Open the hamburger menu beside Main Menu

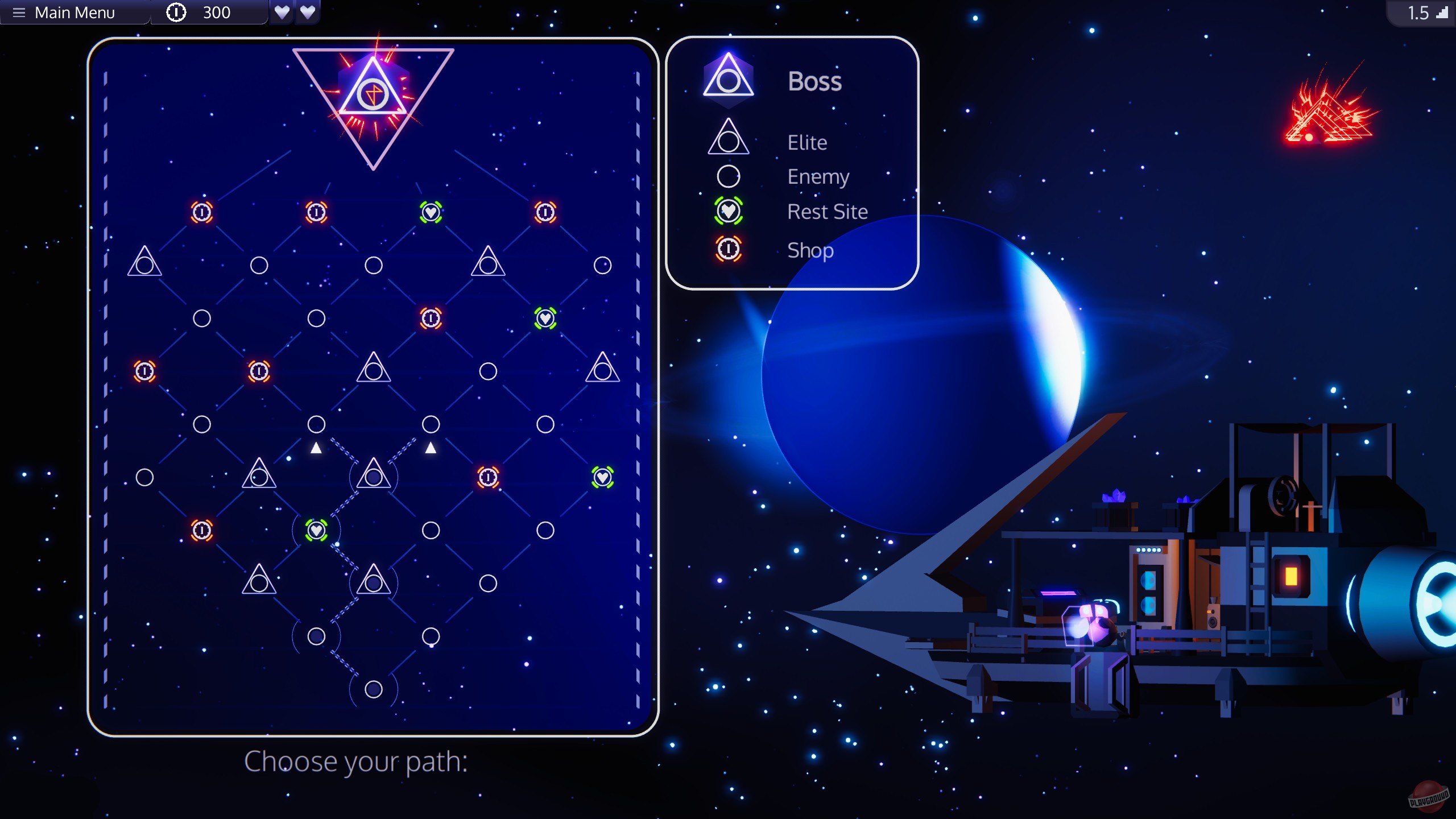[19, 12]
